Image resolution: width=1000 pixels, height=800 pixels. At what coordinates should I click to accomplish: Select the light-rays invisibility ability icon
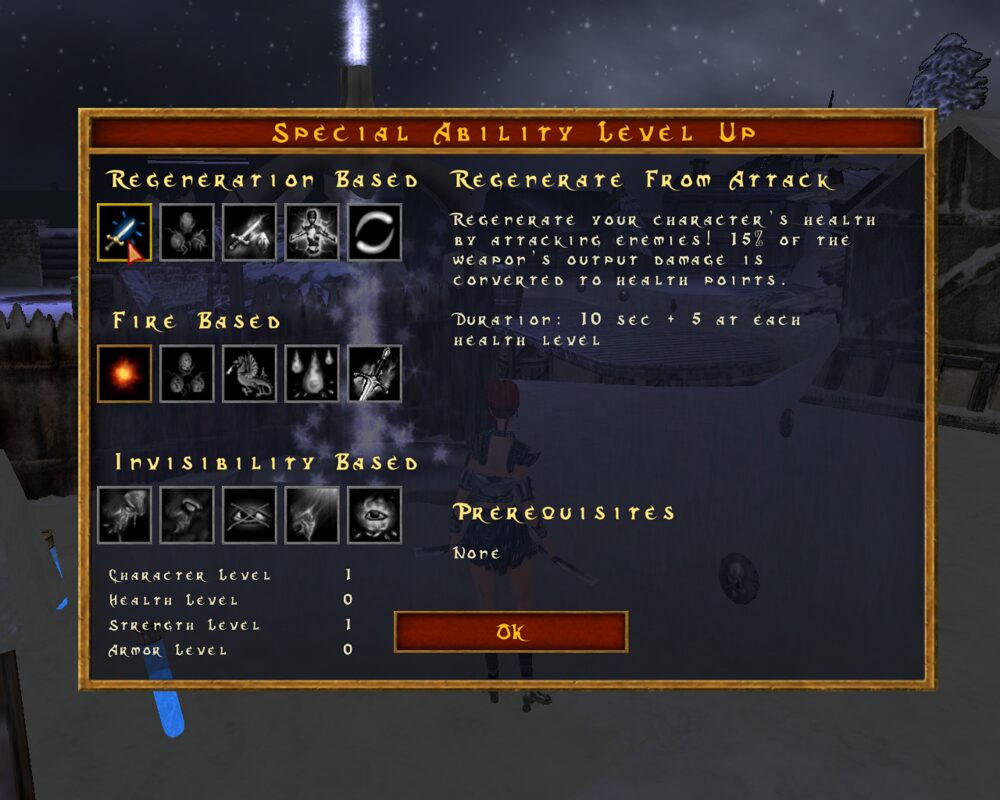pos(312,515)
